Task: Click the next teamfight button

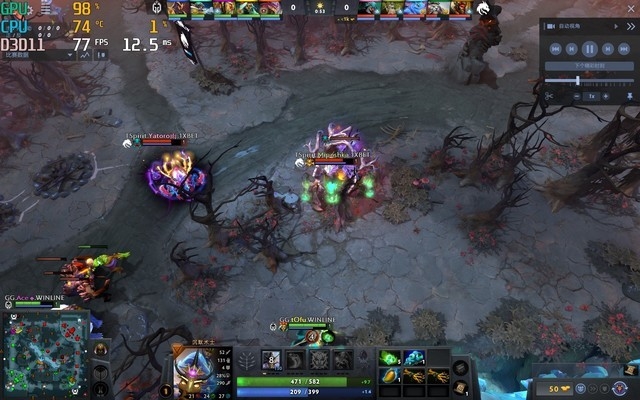Action: click(590, 66)
